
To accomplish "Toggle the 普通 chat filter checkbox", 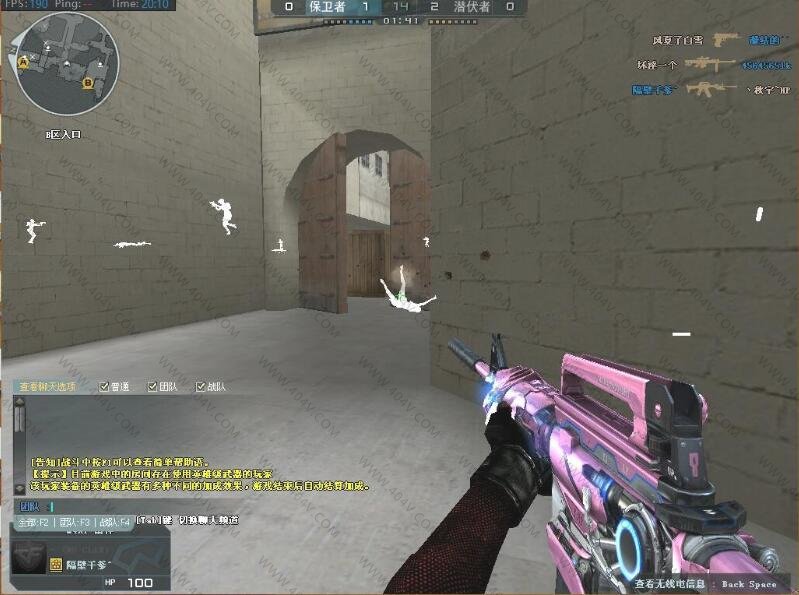I will tap(105, 386).
